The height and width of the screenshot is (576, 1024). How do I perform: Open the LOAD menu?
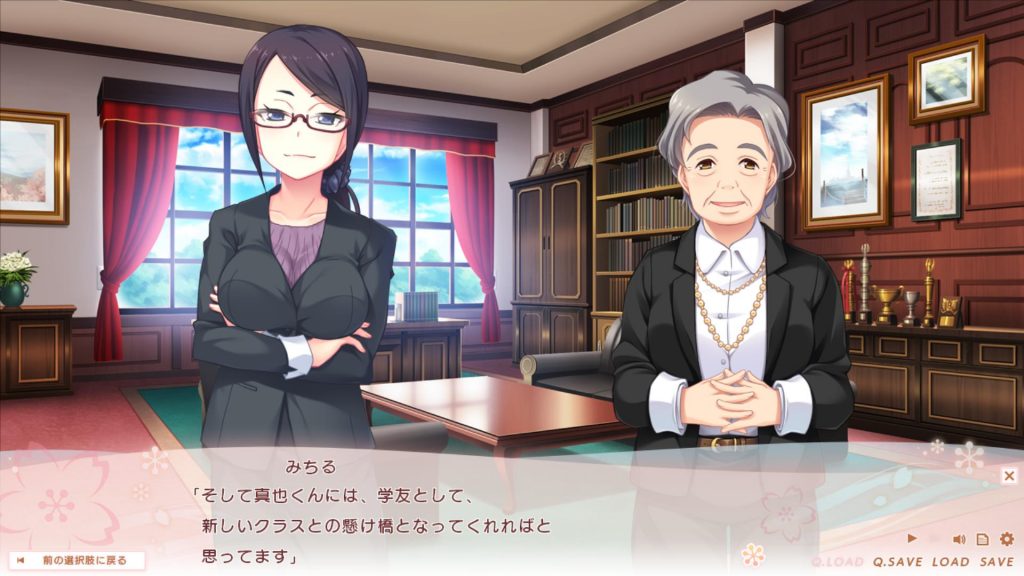coord(950,562)
